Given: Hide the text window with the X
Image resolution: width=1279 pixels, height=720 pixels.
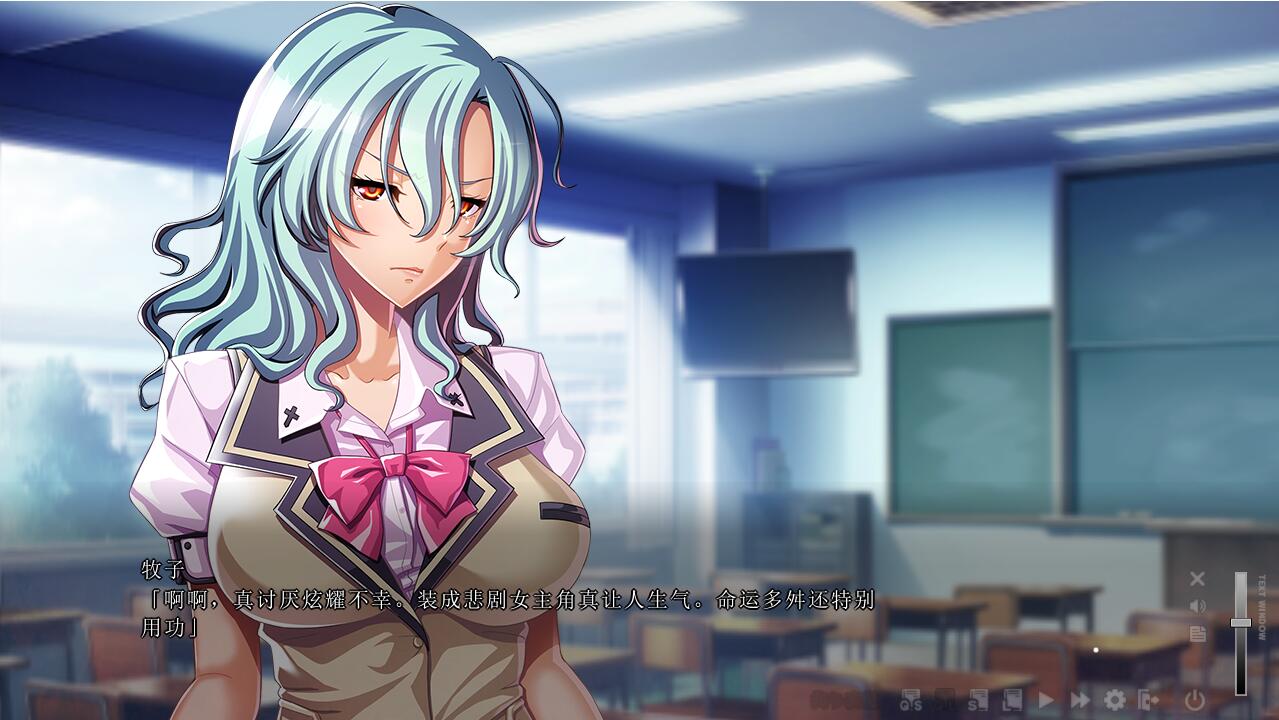Looking at the screenshot, I should [x=1197, y=578].
